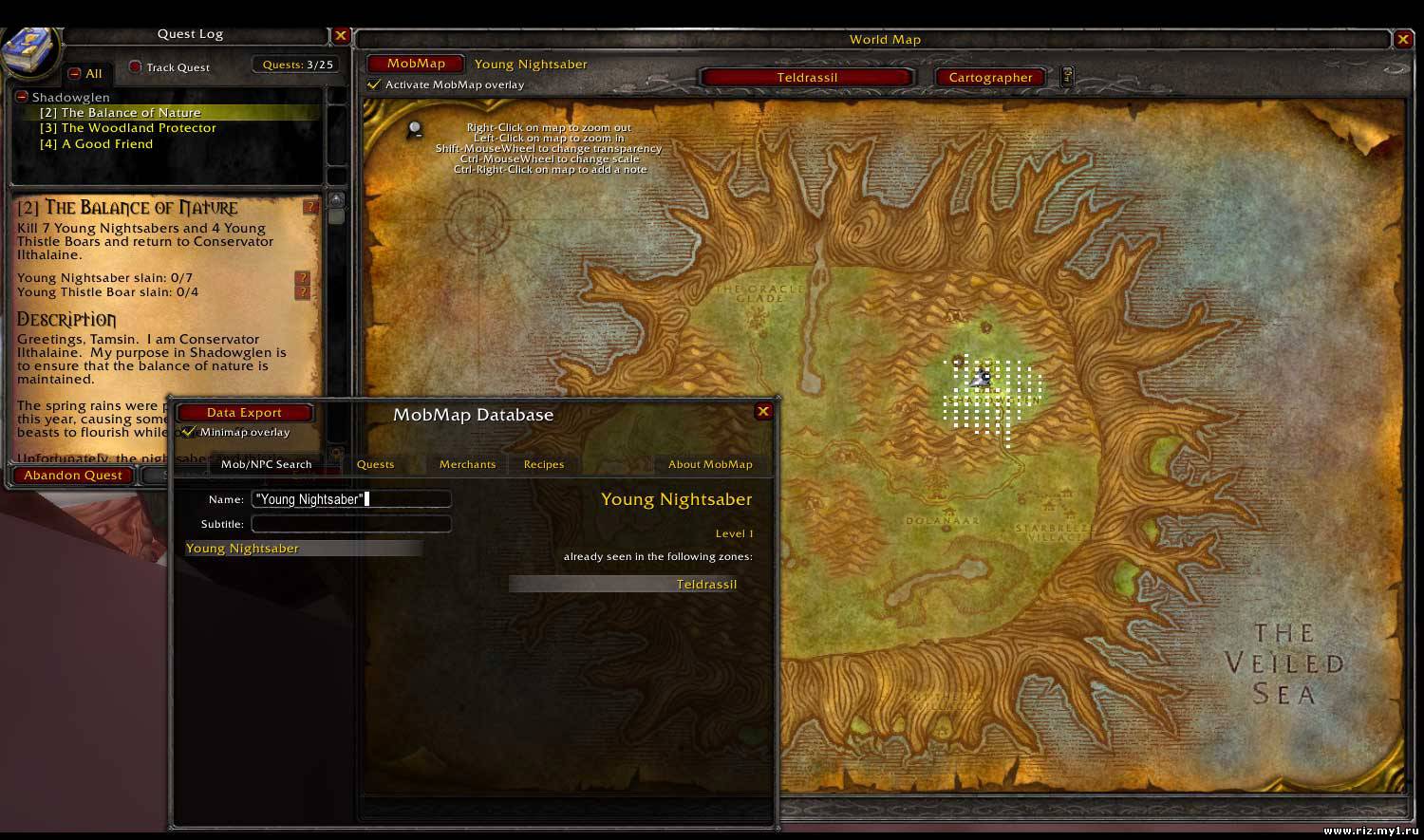1424x840 pixels.
Task: Collapse the Shadowglen quest header
Action: (x=22, y=97)
